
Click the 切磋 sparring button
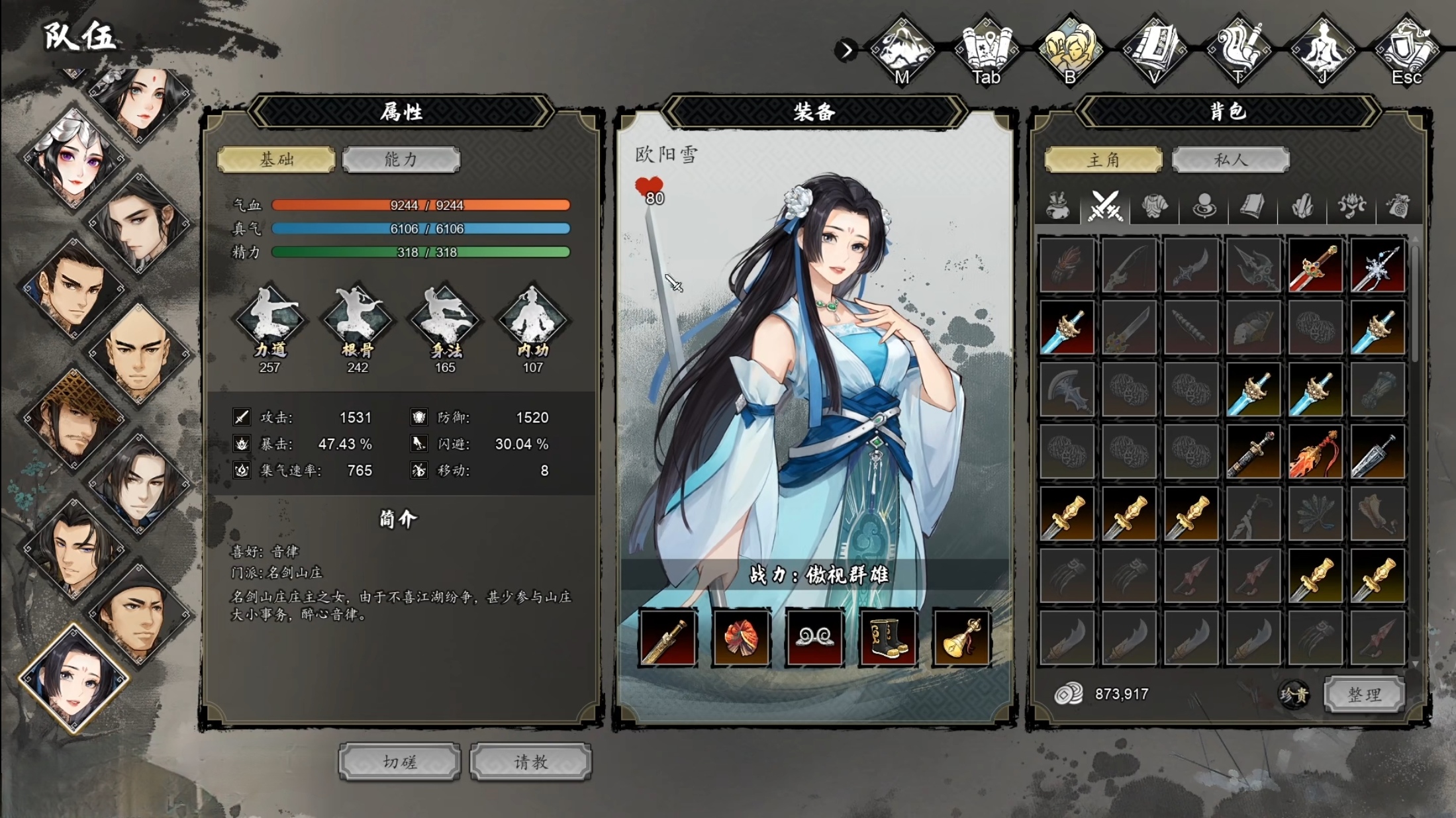pyautogui.click(x=399, y=762)
